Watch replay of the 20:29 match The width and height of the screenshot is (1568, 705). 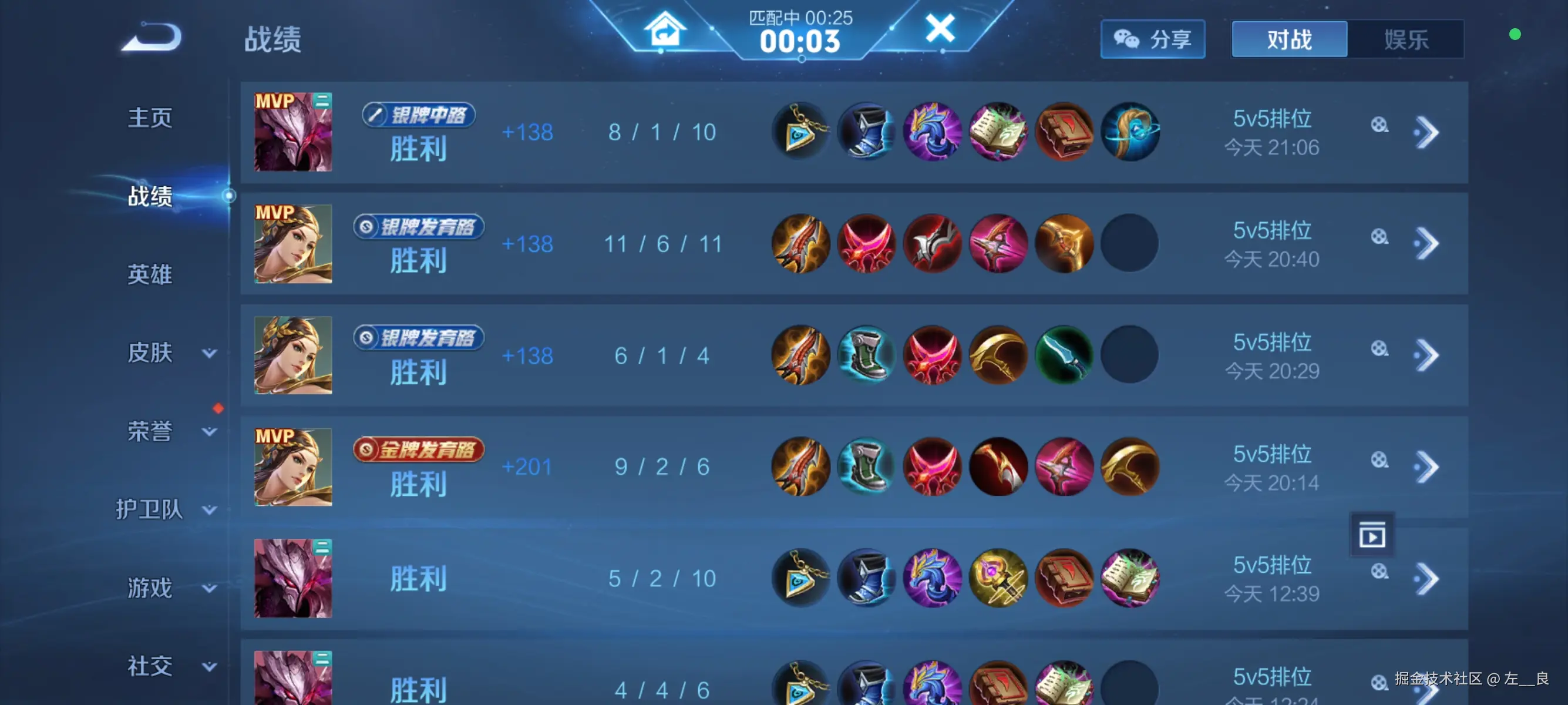point(1379,349)
